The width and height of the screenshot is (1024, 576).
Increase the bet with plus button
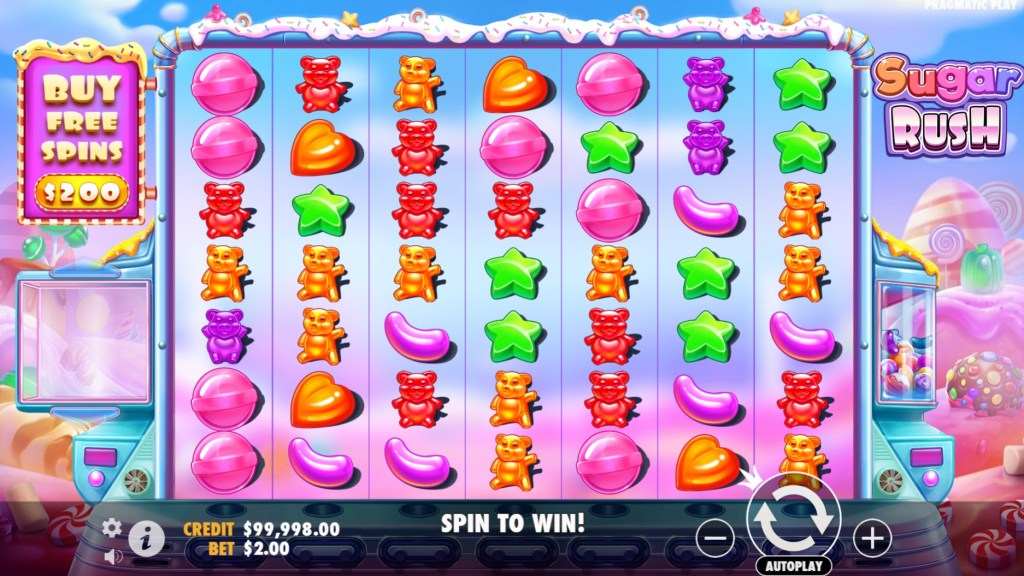point(872,539)
